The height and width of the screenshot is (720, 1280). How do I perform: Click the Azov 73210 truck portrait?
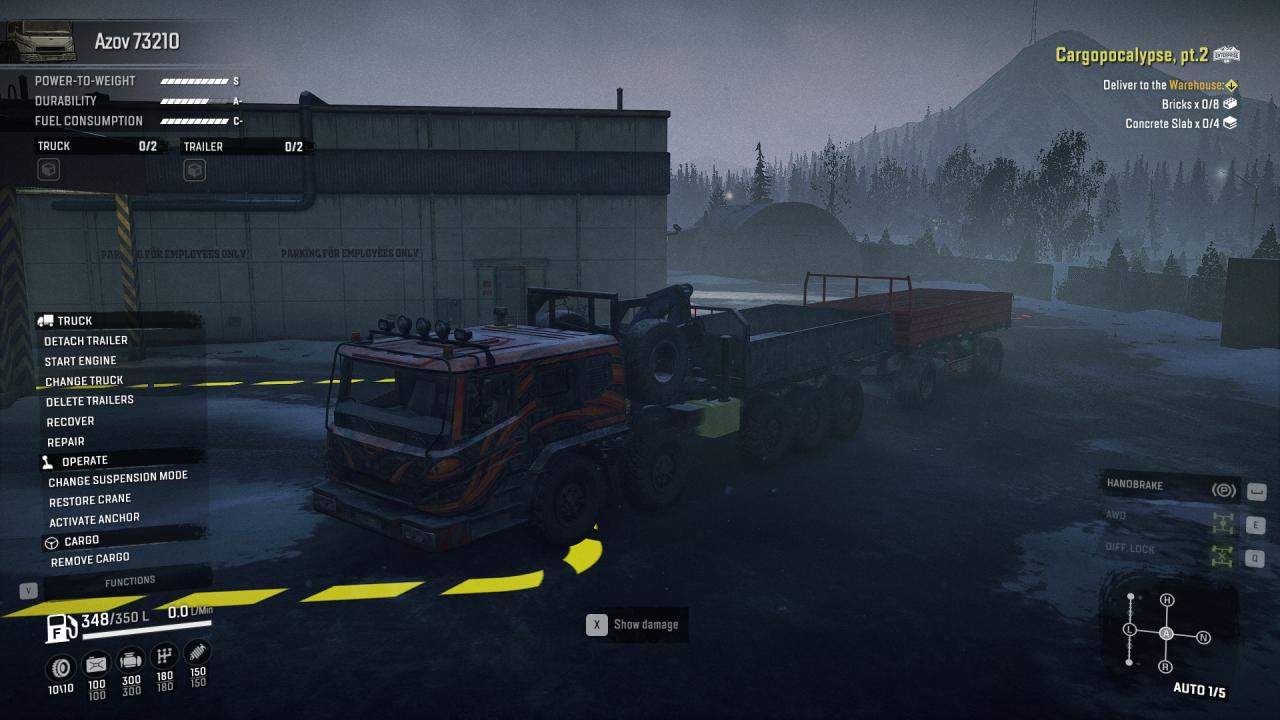click(41, 41)
